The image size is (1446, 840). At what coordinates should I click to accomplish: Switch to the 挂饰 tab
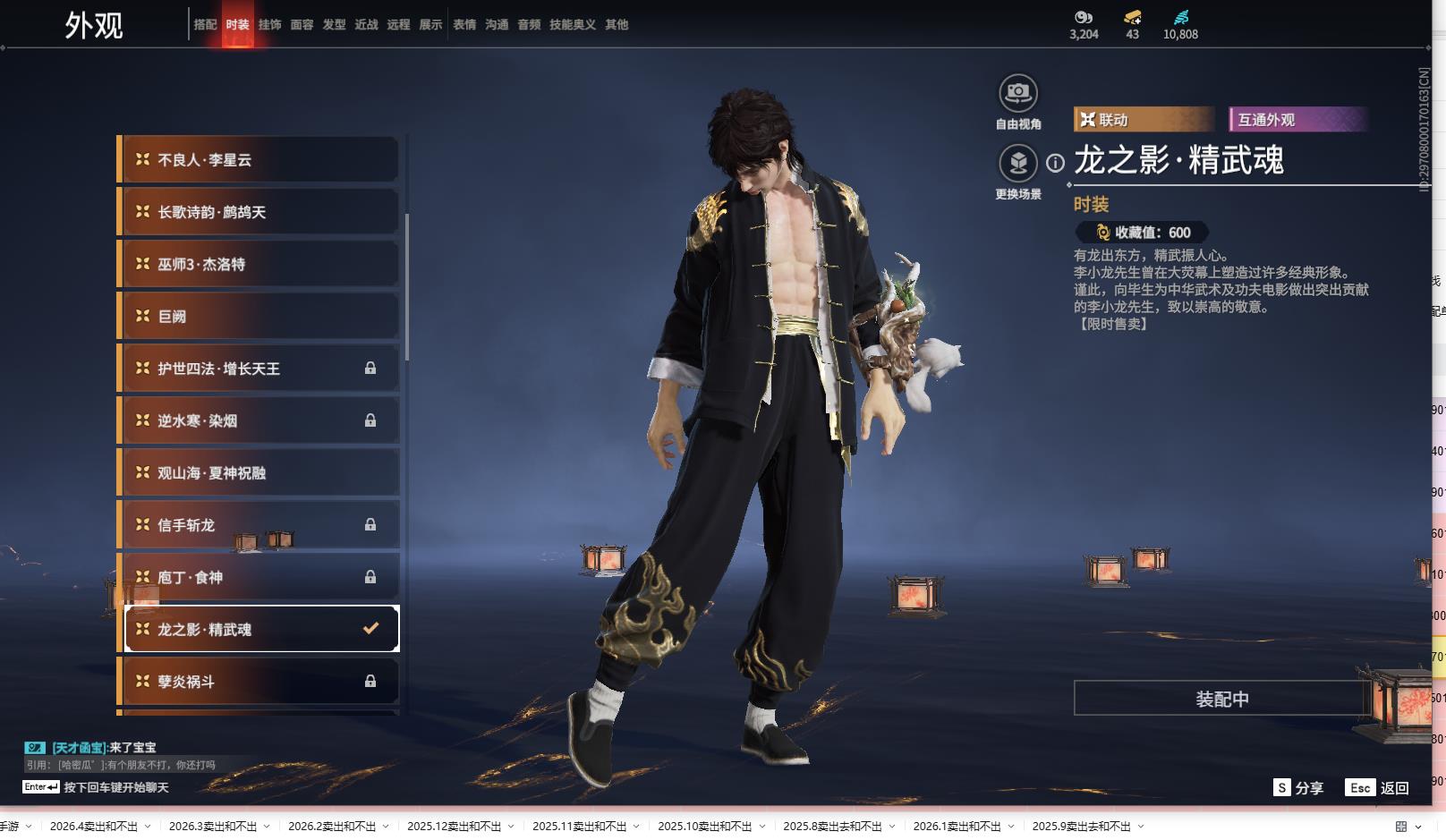269,25
